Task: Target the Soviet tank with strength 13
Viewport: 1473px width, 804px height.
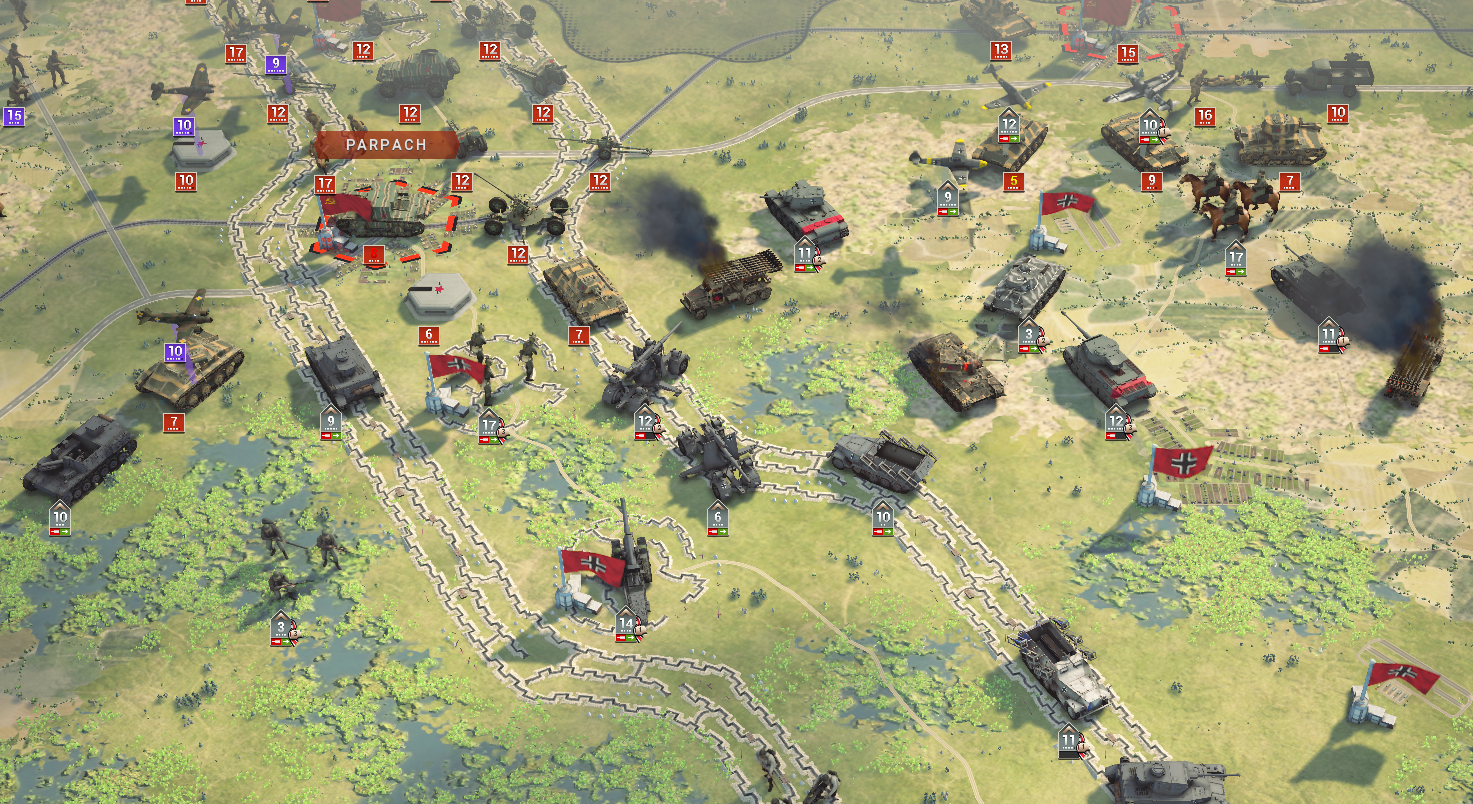Action: (x=996, y=17)
